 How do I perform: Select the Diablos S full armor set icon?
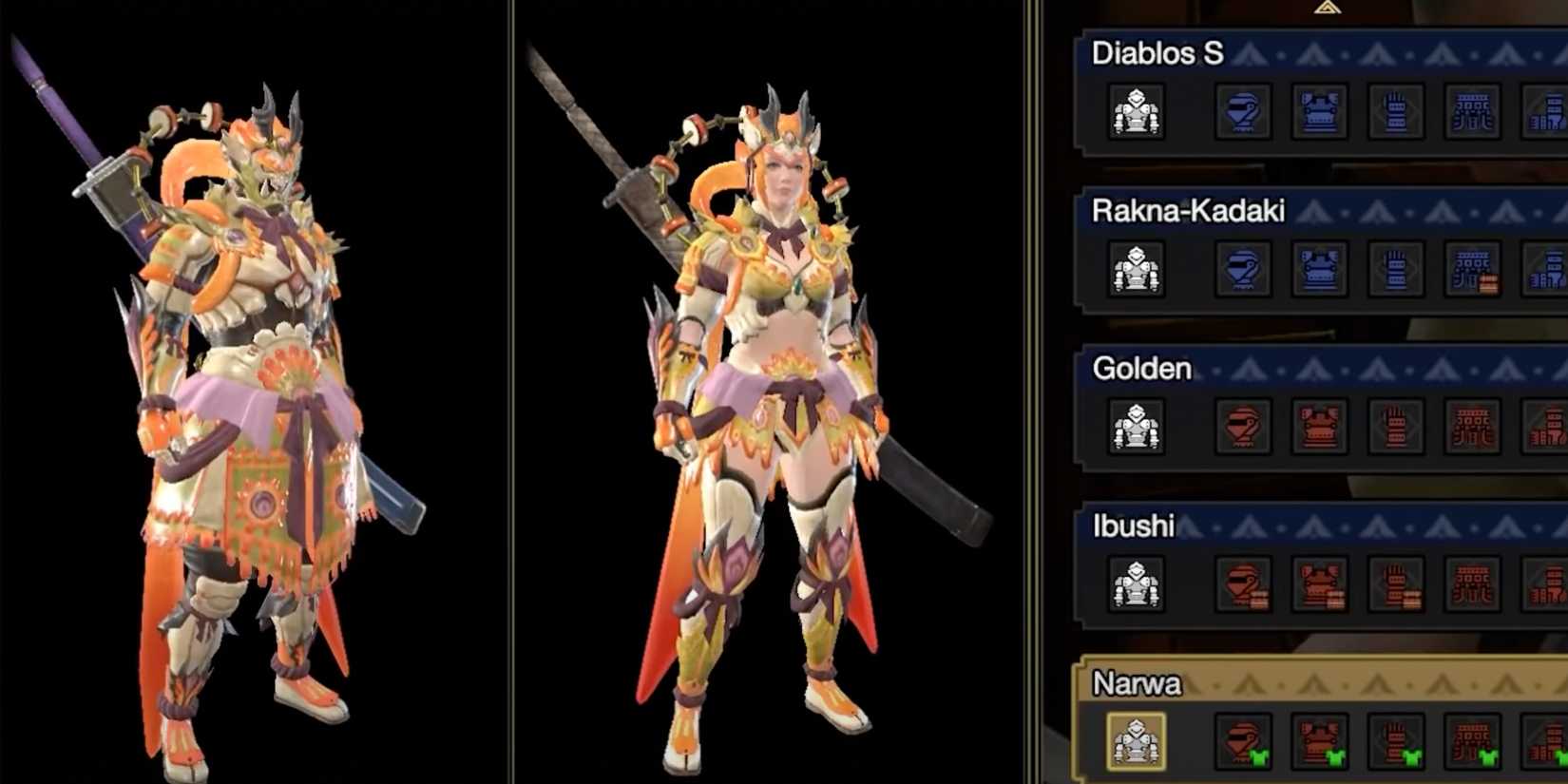(1136, 114)
